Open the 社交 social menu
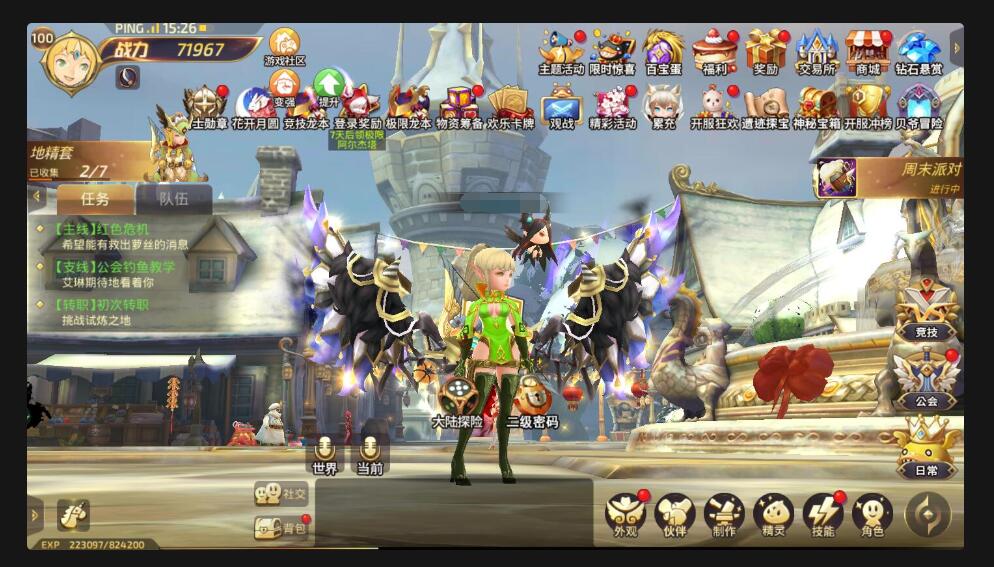This screenshot has height=567, width=994. 282,493
